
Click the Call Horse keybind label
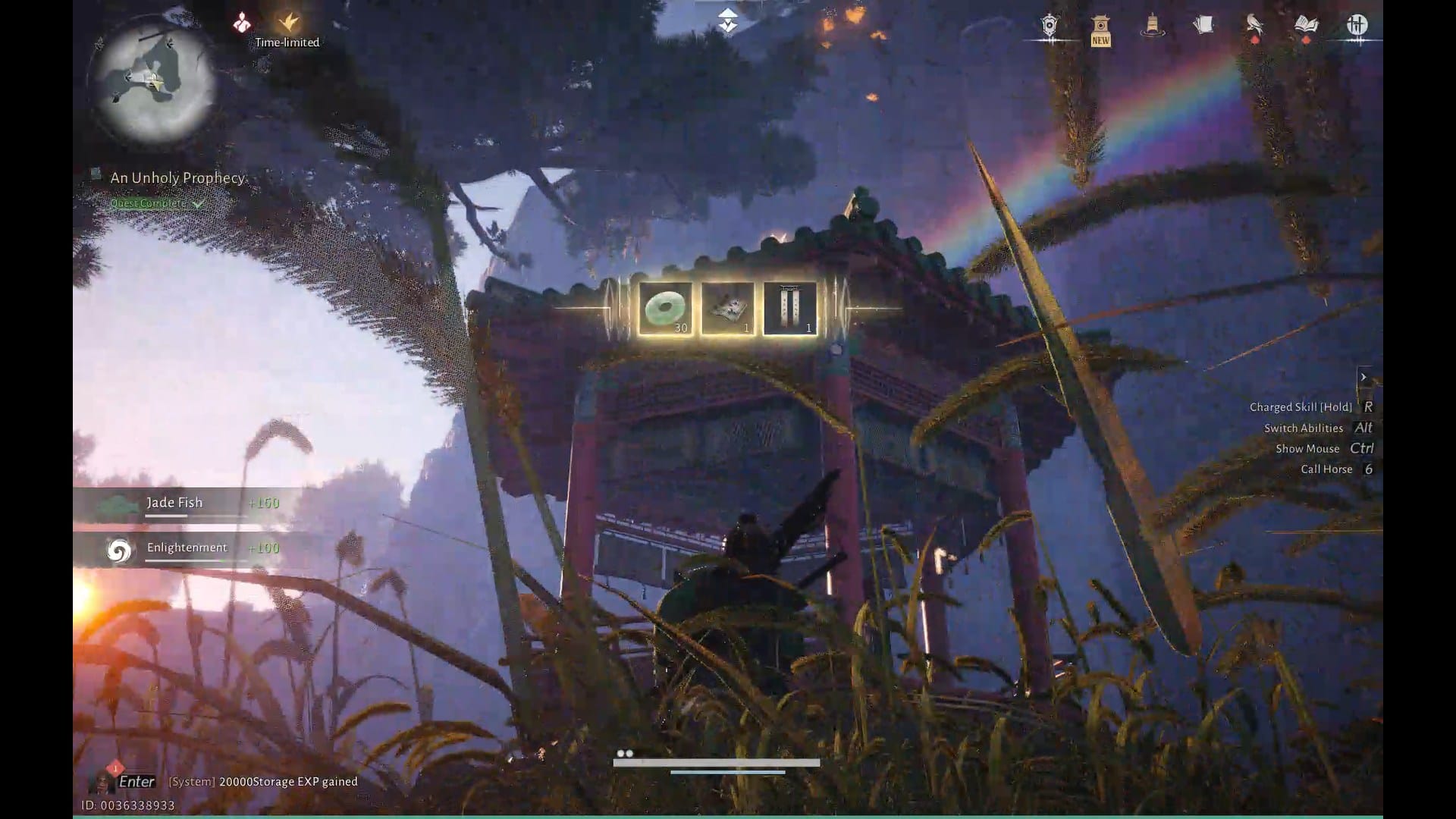point(1326,469)
